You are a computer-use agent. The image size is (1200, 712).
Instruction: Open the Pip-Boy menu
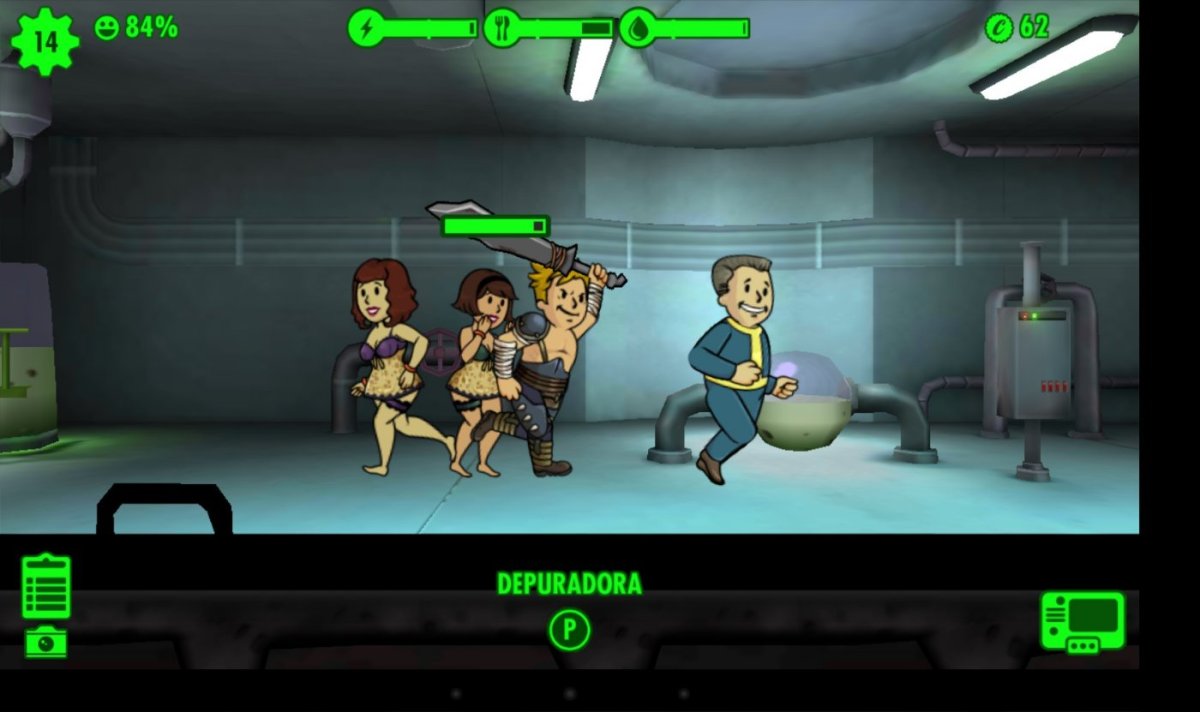point(1082,622)
